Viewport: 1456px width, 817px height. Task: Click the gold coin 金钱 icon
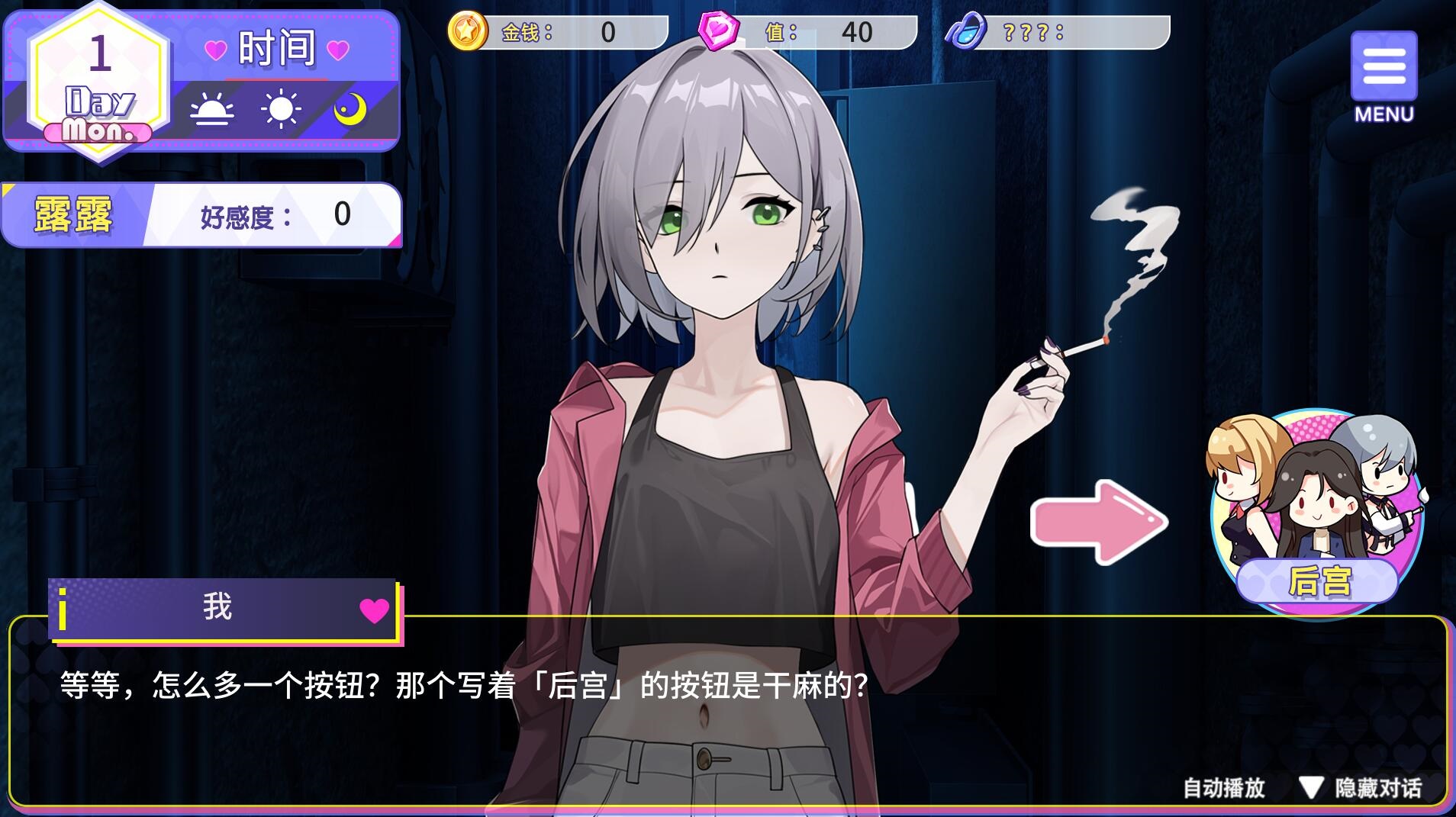[x=467, y=32]
